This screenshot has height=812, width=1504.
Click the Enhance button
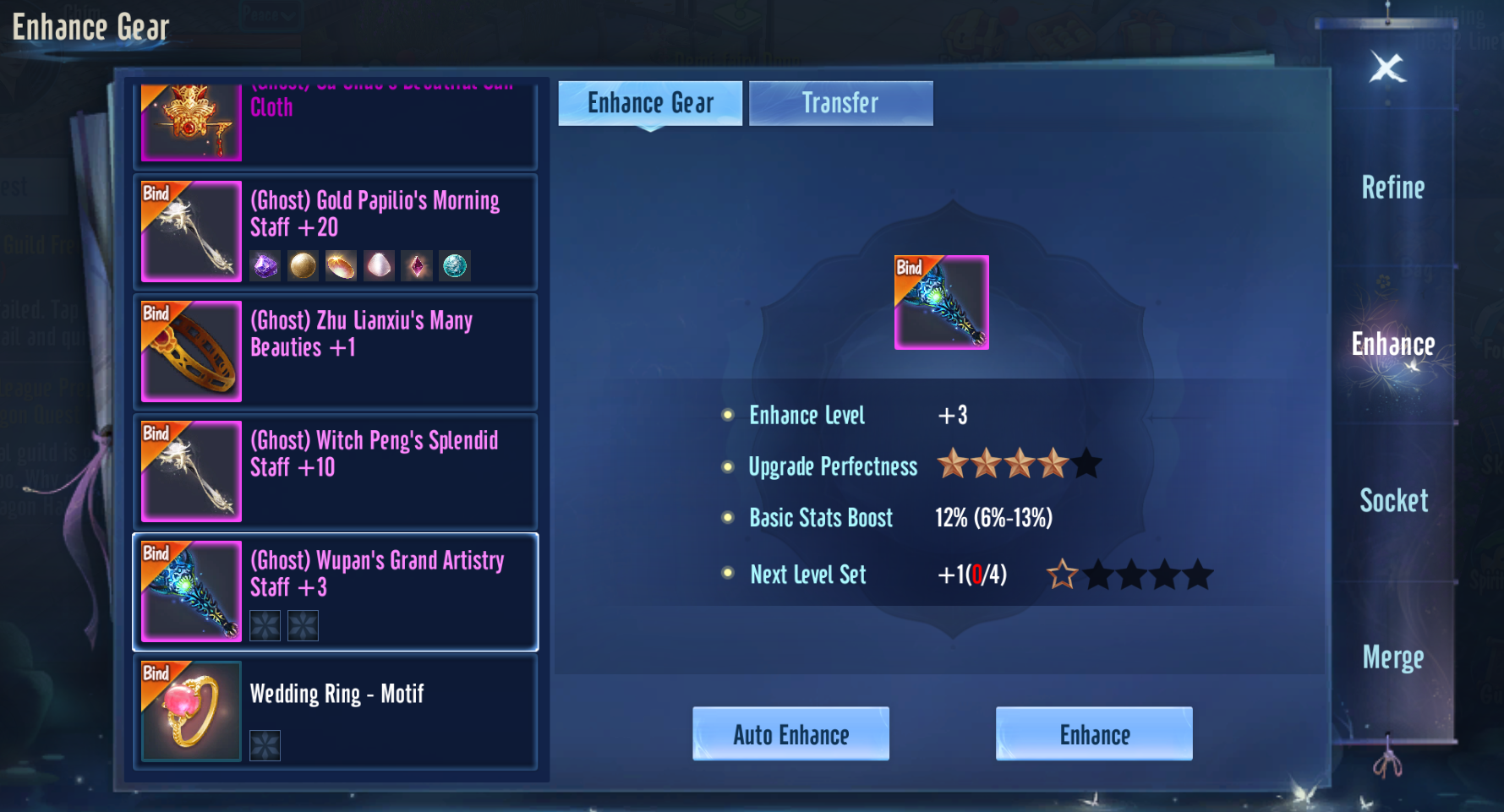click(x=1094, y=733)
